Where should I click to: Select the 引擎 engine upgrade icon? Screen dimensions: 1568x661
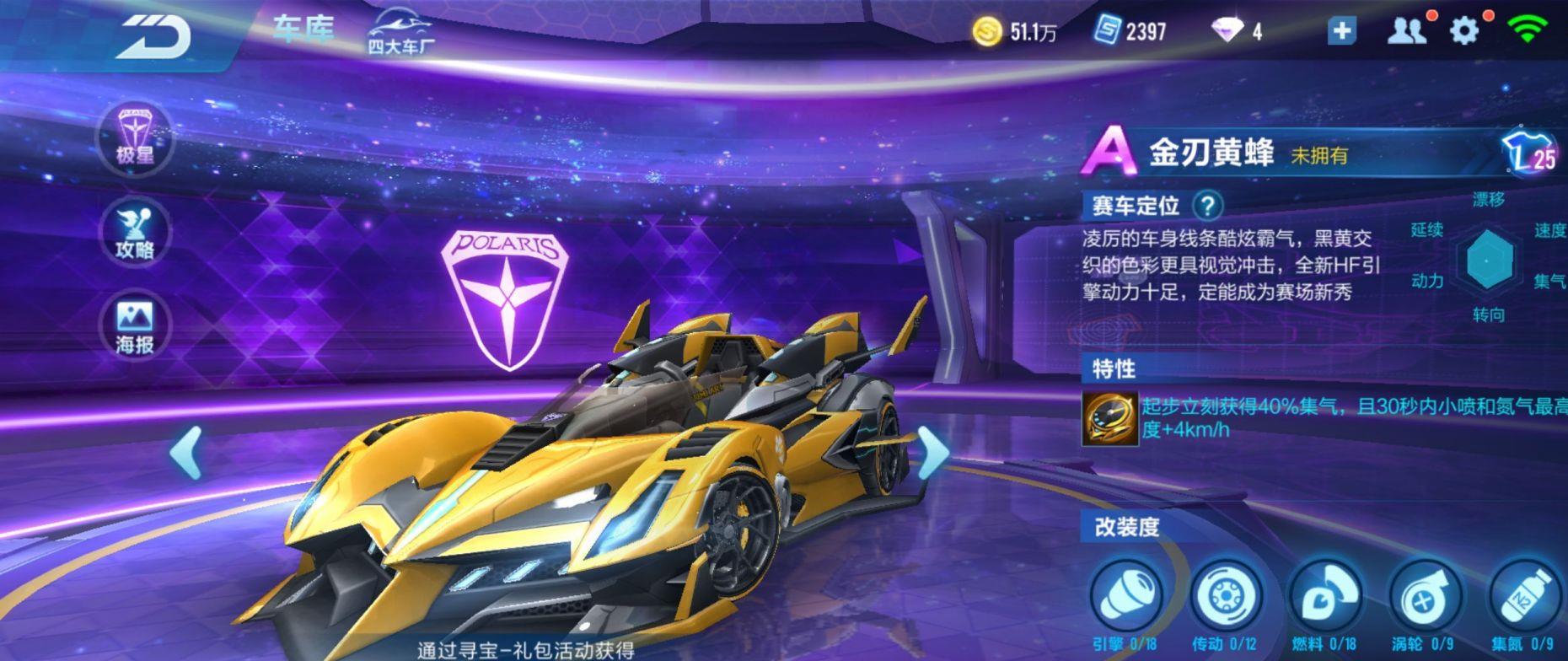click(1127, 596)
